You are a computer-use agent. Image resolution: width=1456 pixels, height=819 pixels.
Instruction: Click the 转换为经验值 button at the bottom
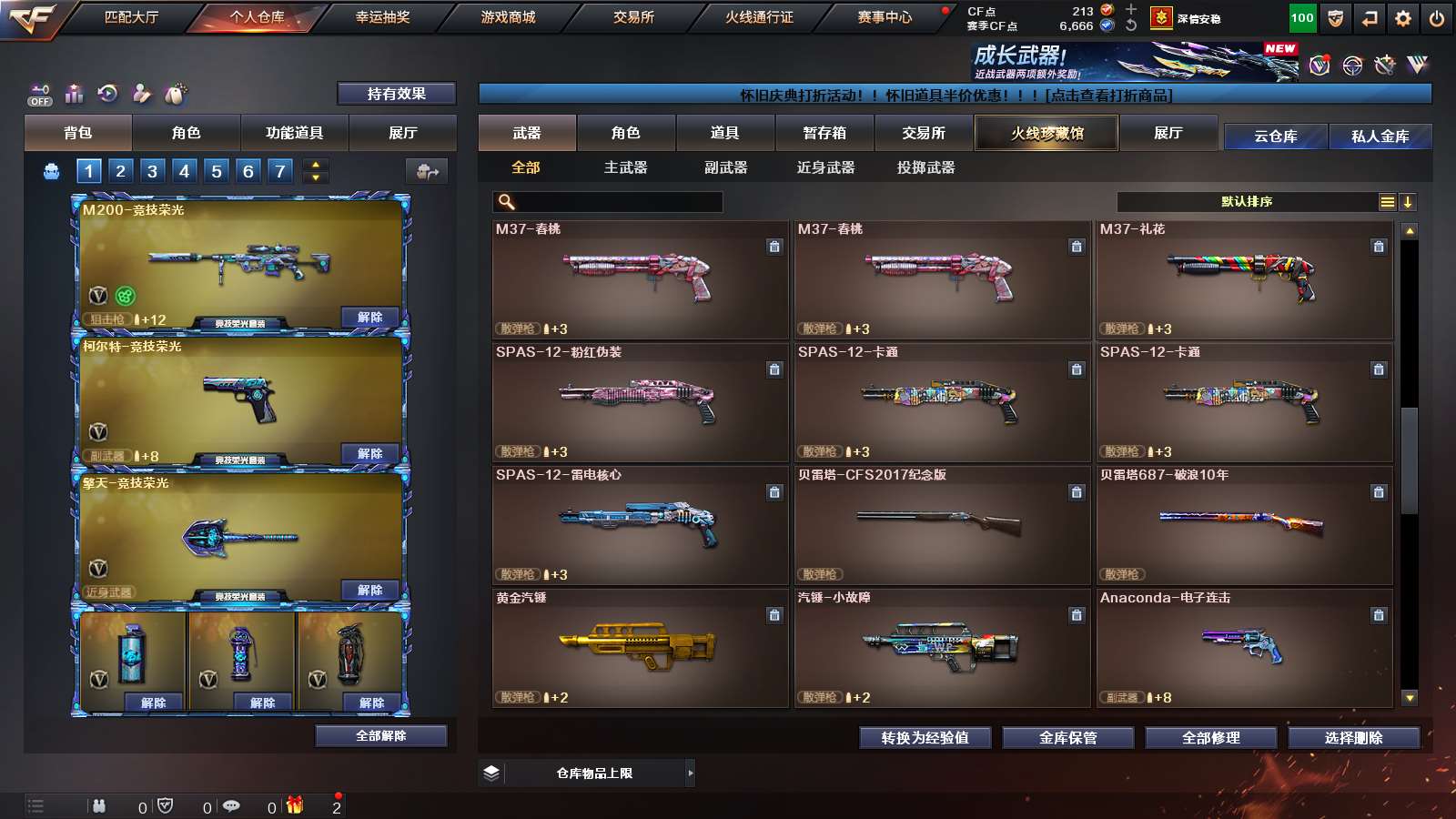point(925,738)
